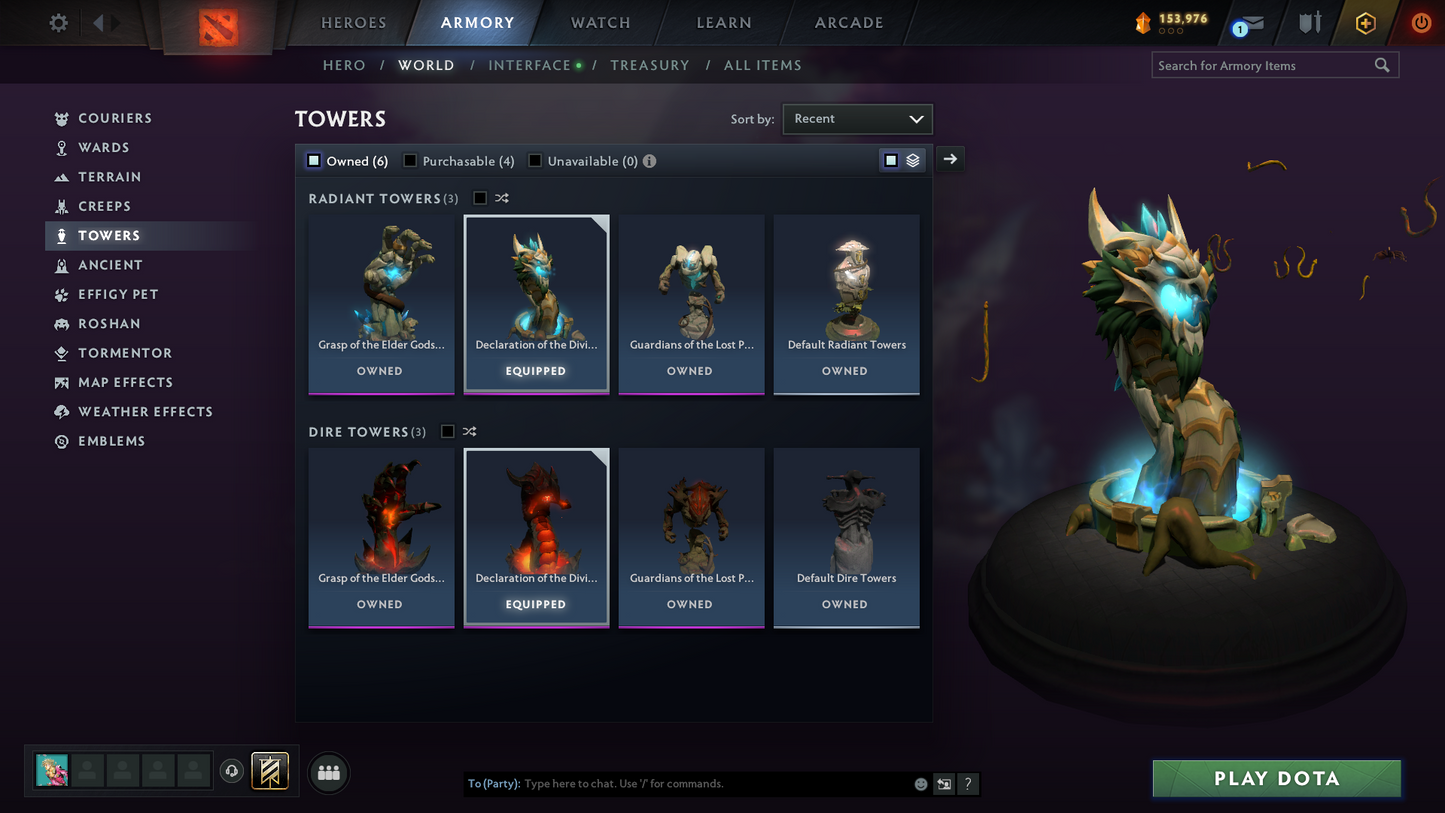Toggle the Owned items filter checkbox

click(313, 160)
